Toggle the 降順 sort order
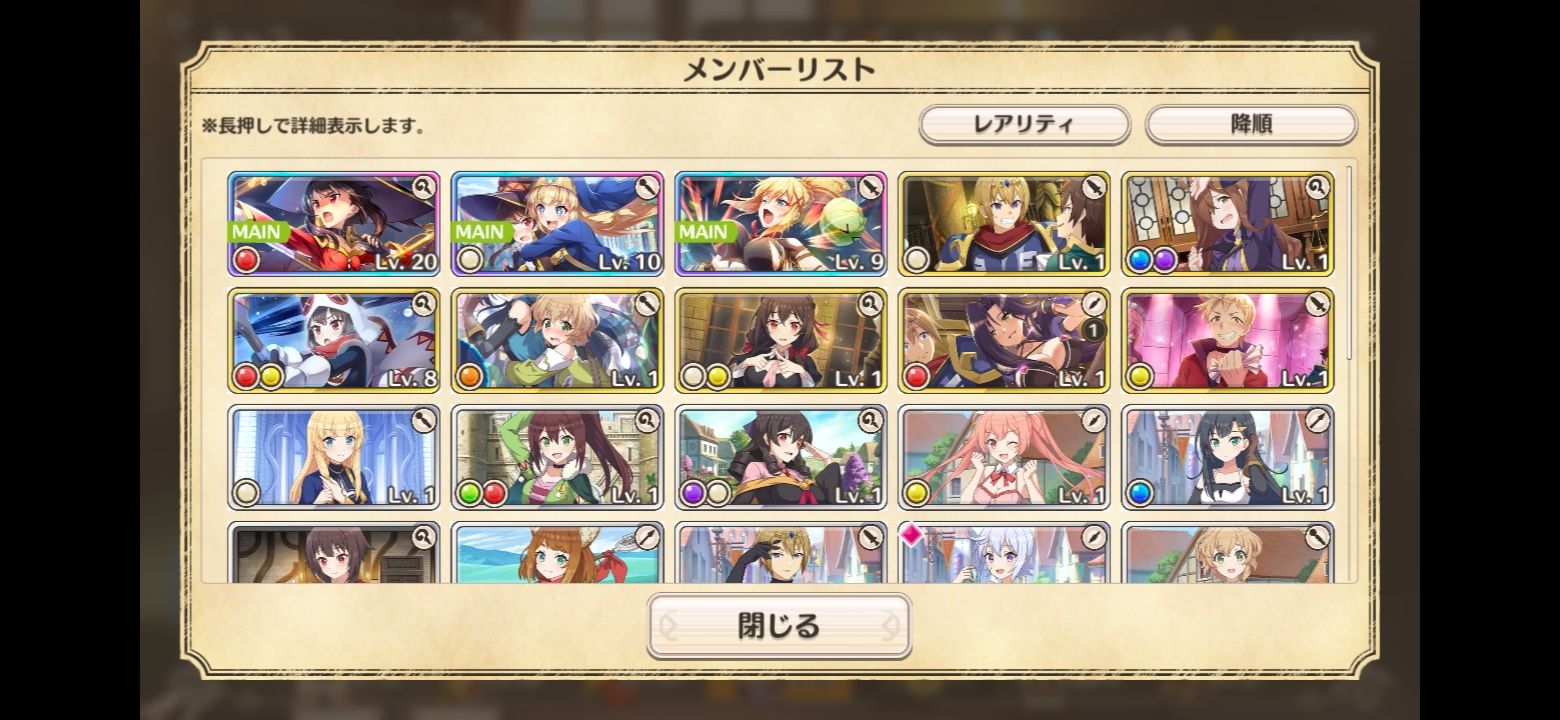This screenshot has height=720, width=1560. (1250, 125)
